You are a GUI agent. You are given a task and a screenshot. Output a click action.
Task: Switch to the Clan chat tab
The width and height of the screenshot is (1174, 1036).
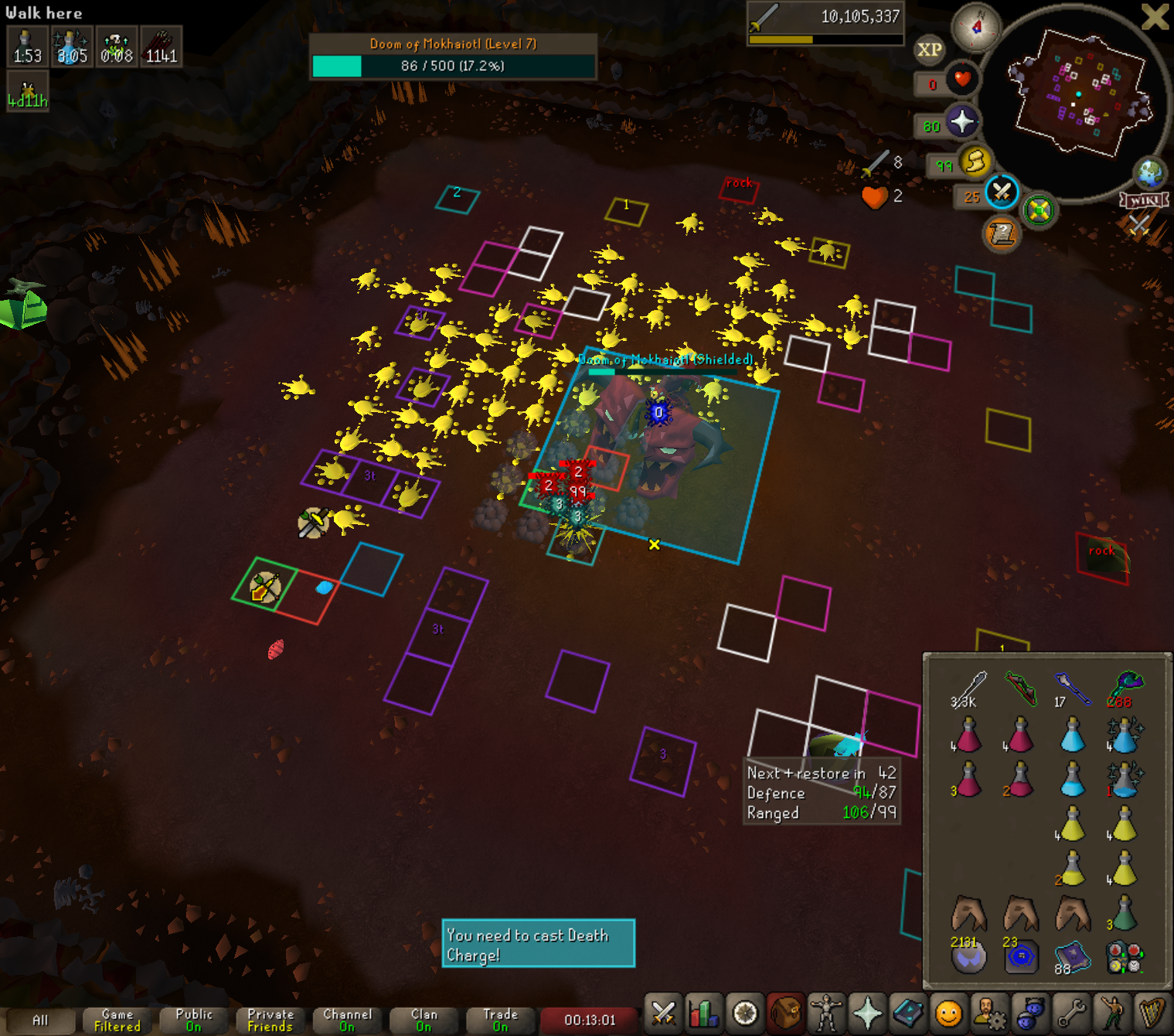(424, 1021)
